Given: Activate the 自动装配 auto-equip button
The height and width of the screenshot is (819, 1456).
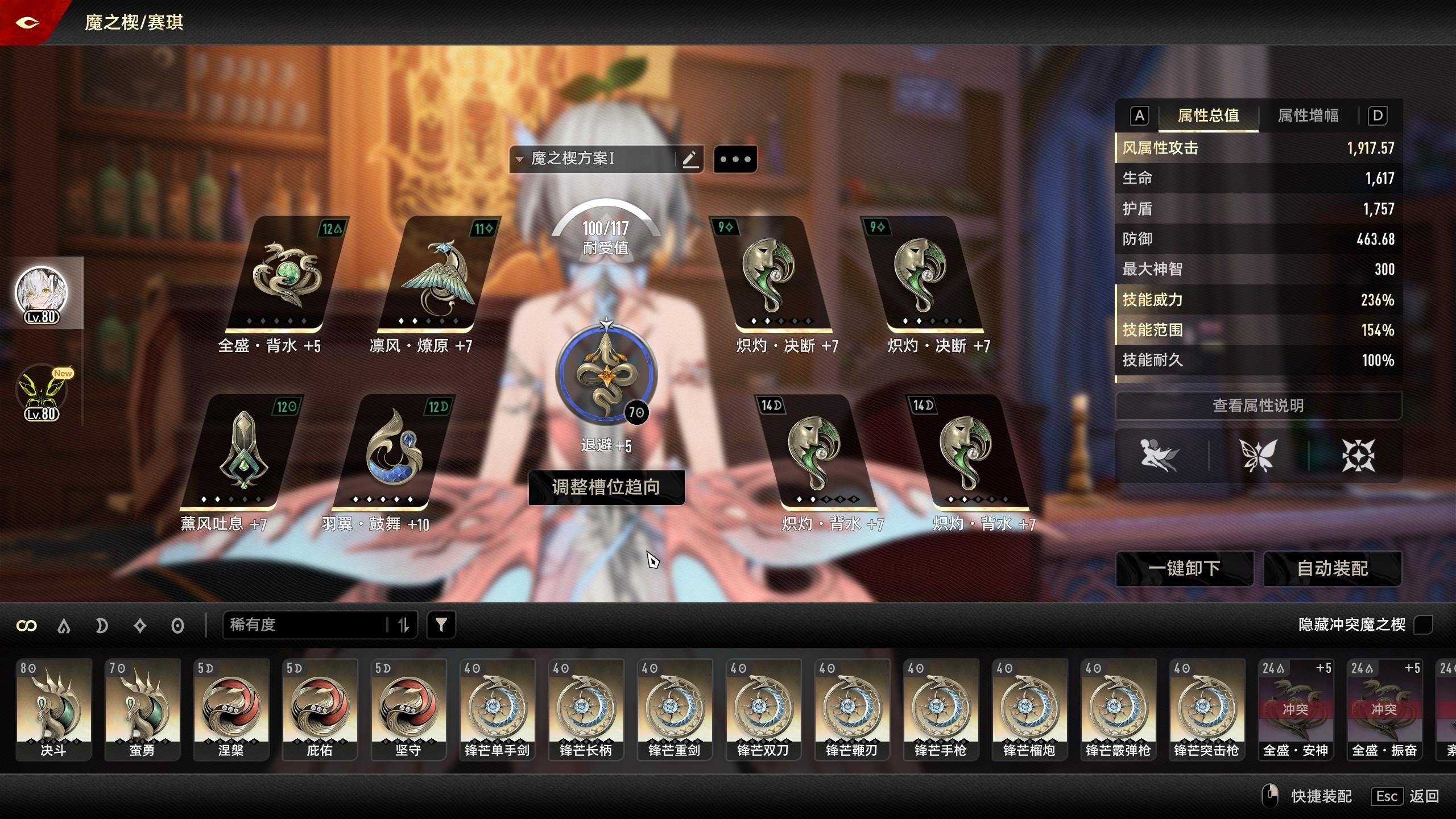Looking at the screenshot, I should pyautogui.click(x=1332, y=568).
